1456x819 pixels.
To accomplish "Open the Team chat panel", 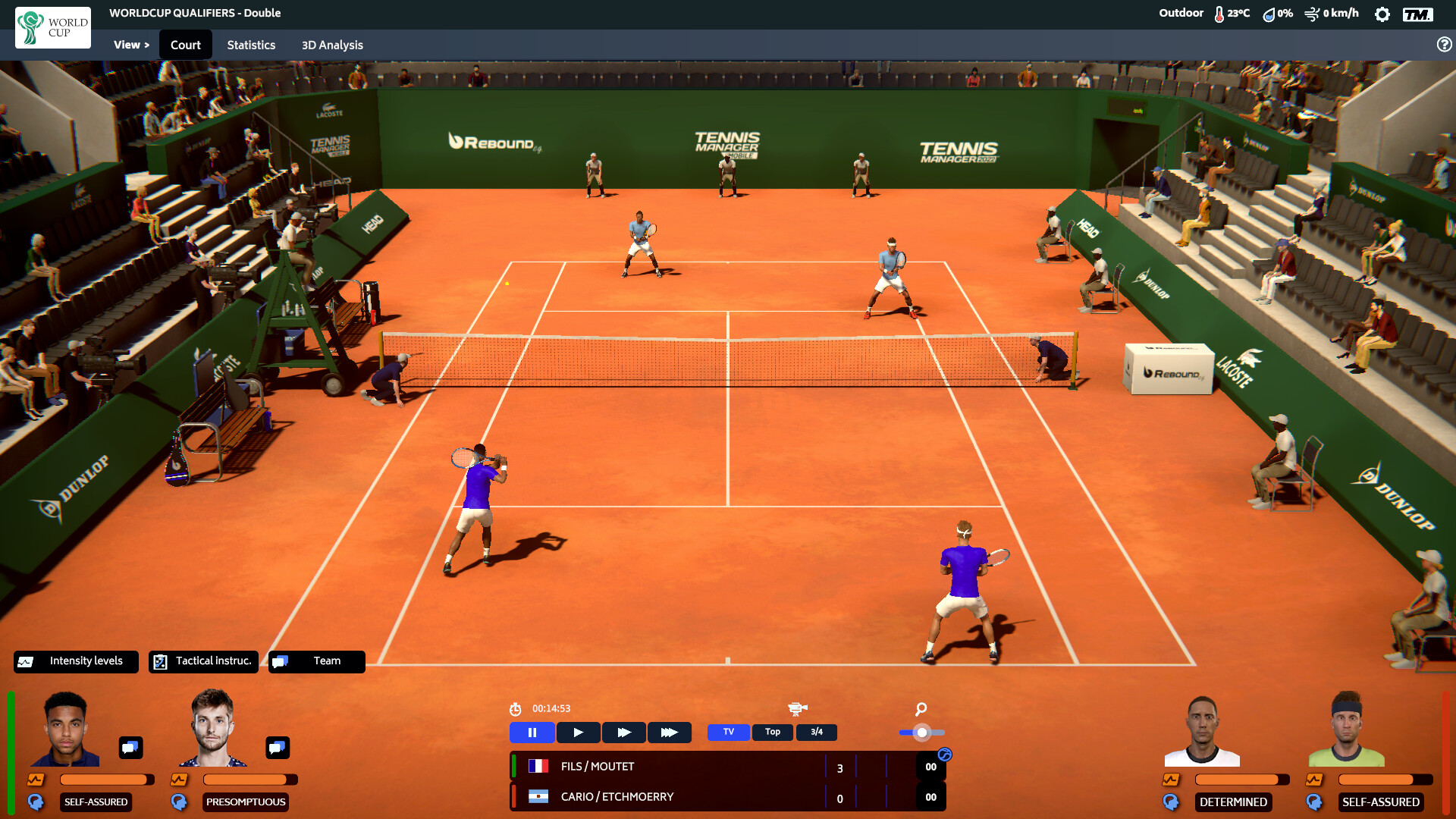I will (316, 661).
